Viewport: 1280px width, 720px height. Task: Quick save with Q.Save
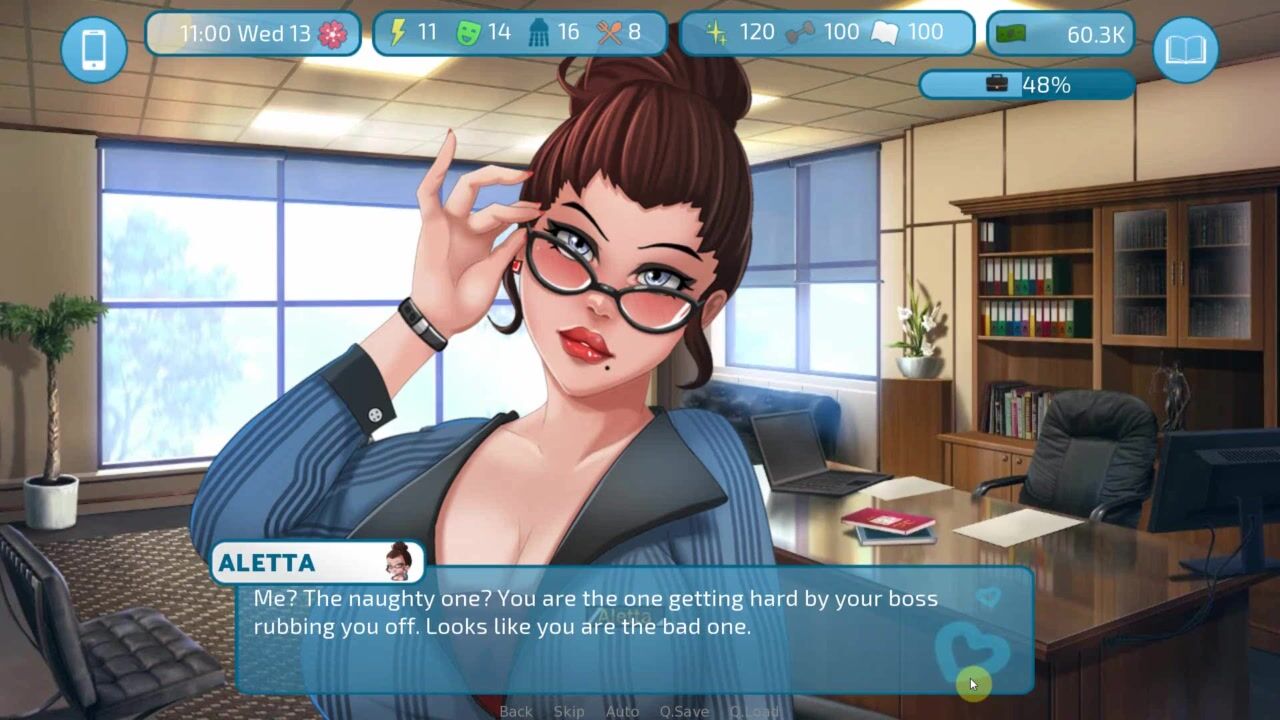(684, 711)
